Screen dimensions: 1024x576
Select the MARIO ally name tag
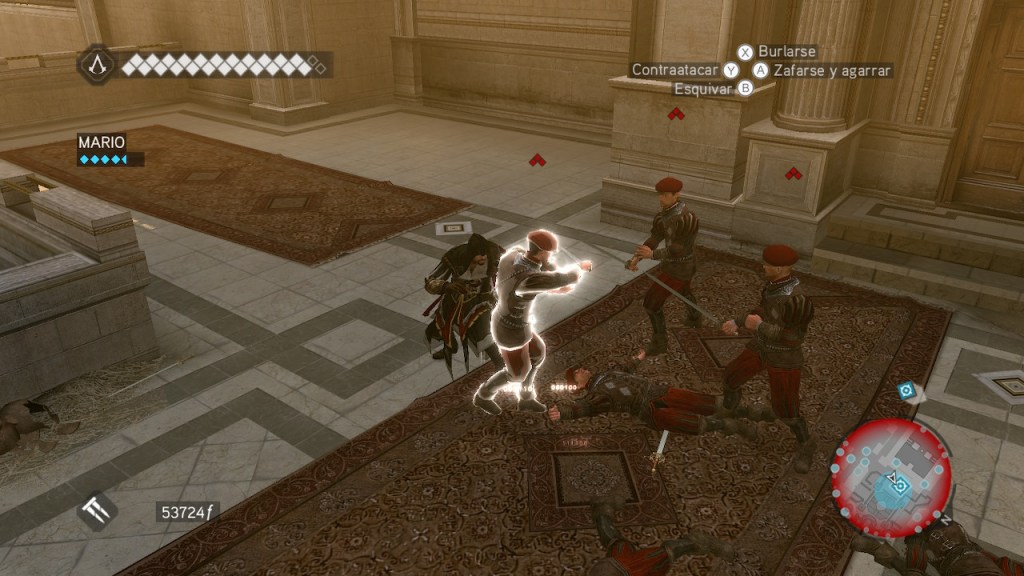(x=102, y=142)
